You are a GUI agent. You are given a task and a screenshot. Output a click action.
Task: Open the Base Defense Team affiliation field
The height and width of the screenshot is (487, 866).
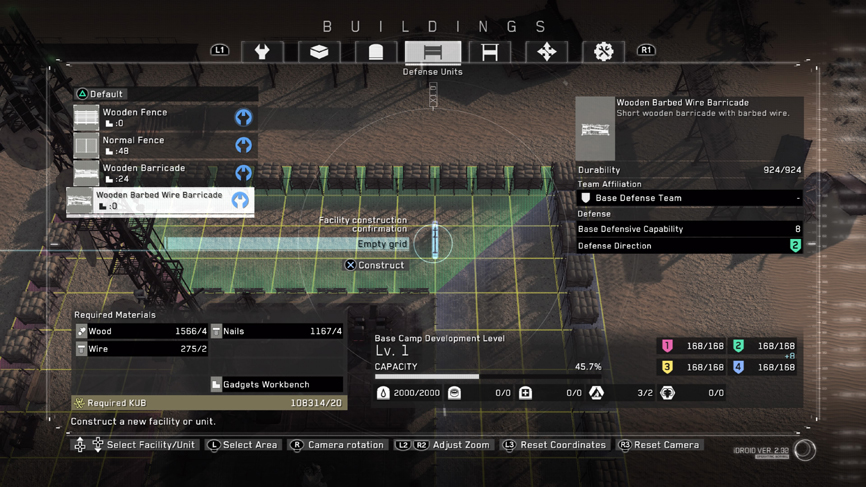click(690, 198)
